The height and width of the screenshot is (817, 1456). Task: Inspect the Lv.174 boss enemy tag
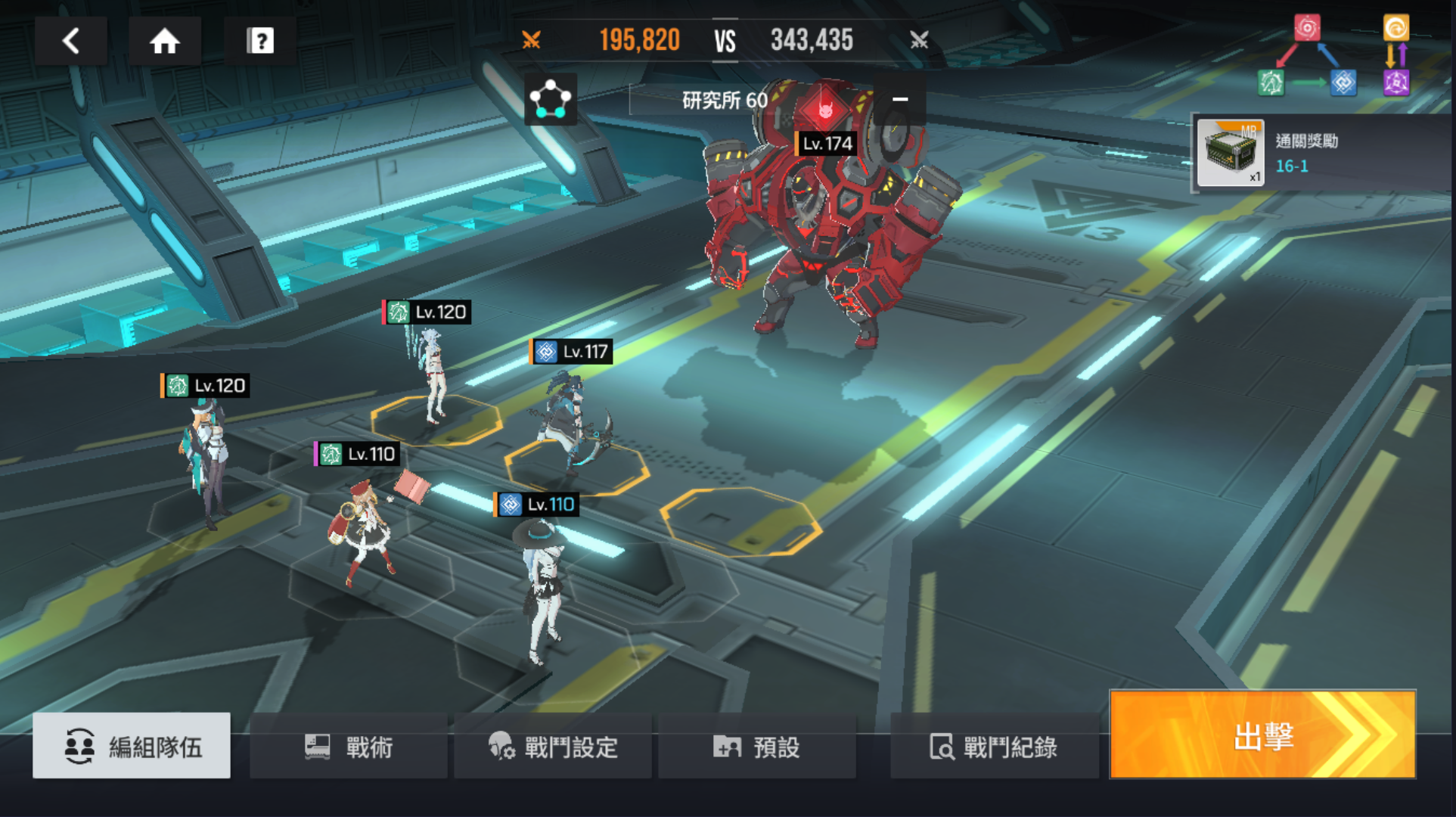[827, 143]
